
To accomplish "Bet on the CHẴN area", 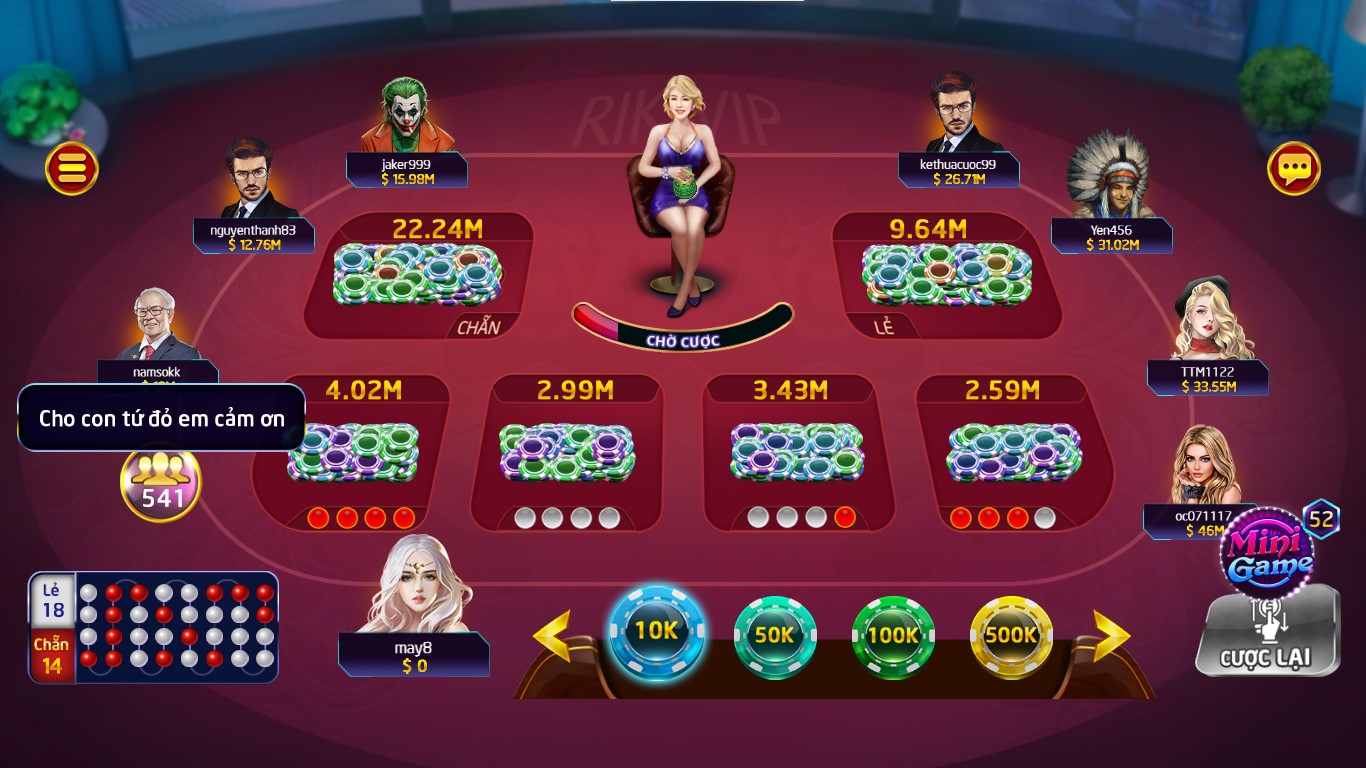I will (x=418, y=276).
